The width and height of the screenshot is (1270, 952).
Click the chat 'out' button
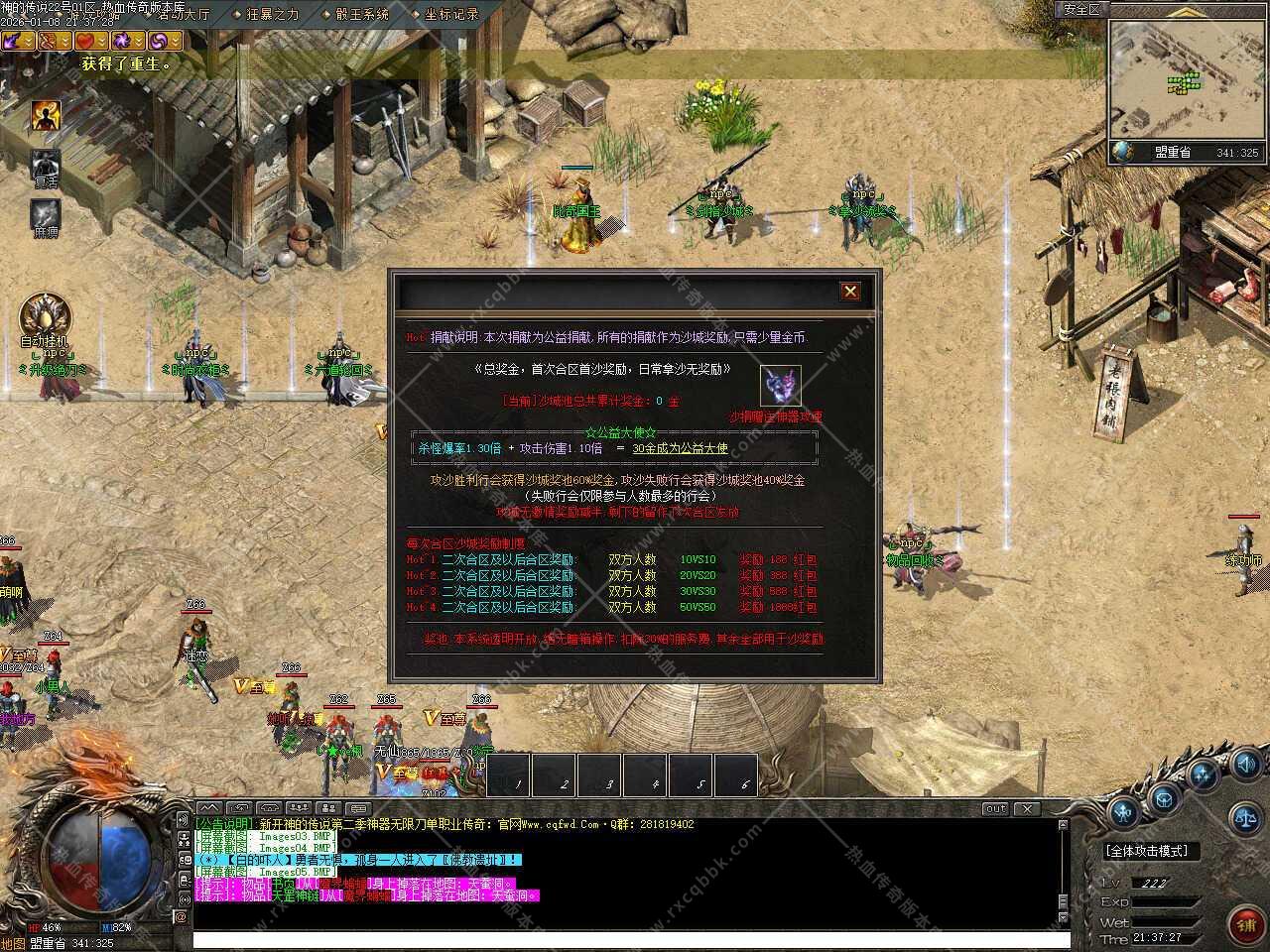tap(994, 808)
